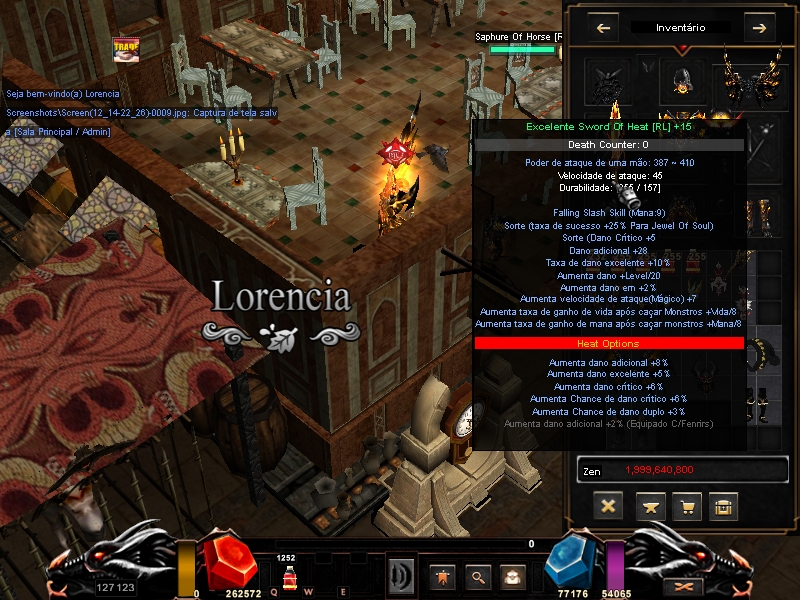Click the crossed swords button on the dragon
Screen dimensions: 800x600
tap(685, 586)
